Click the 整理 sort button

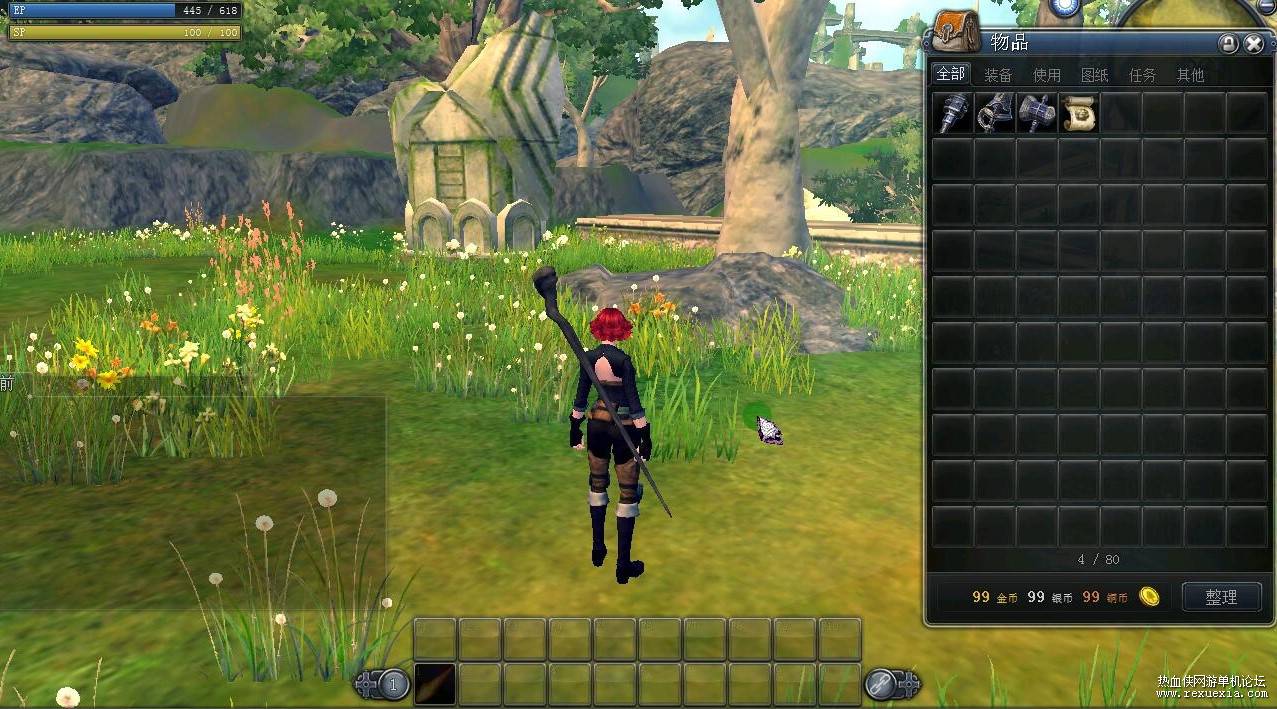(1221, 597)
